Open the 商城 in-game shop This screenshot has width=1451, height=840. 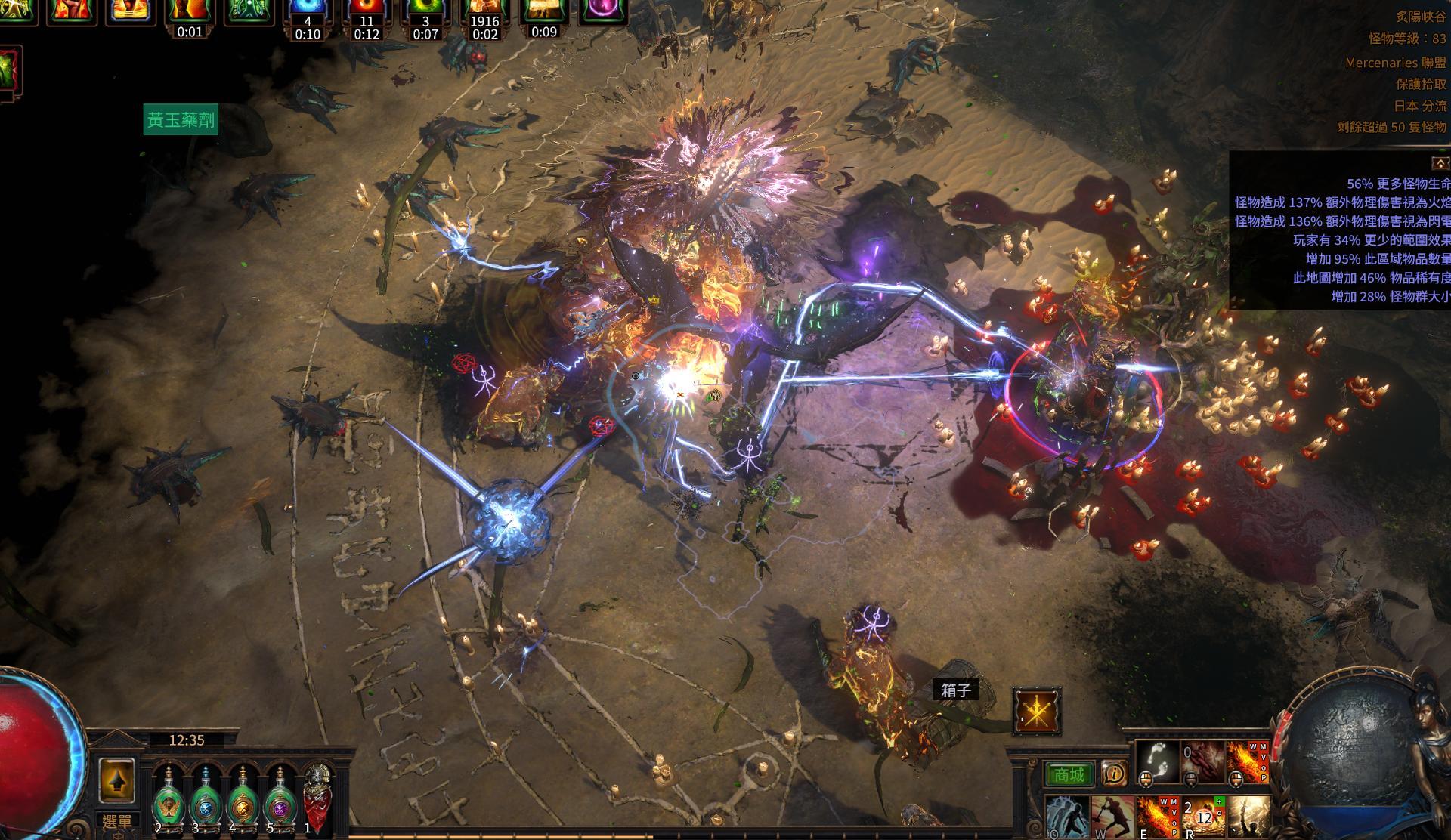click(1069, 773)
